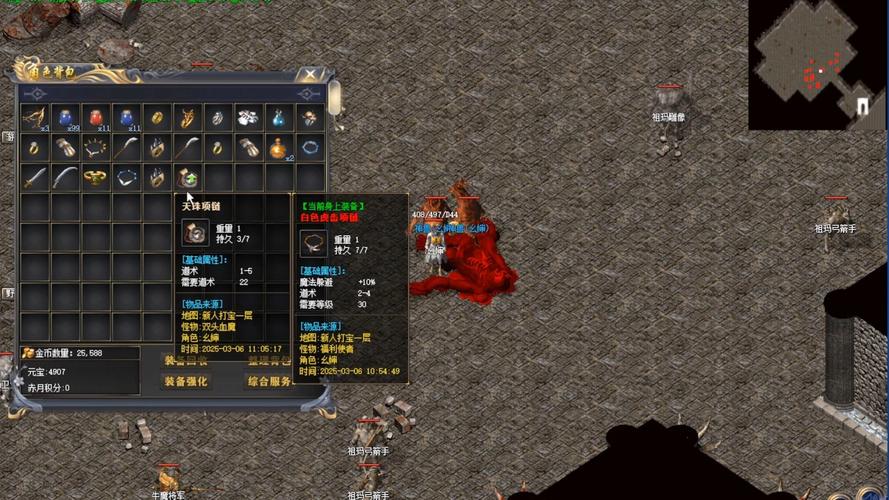Choose the orange potion stack of 2
Screen dimensions: 889x500
click(279, 148)
